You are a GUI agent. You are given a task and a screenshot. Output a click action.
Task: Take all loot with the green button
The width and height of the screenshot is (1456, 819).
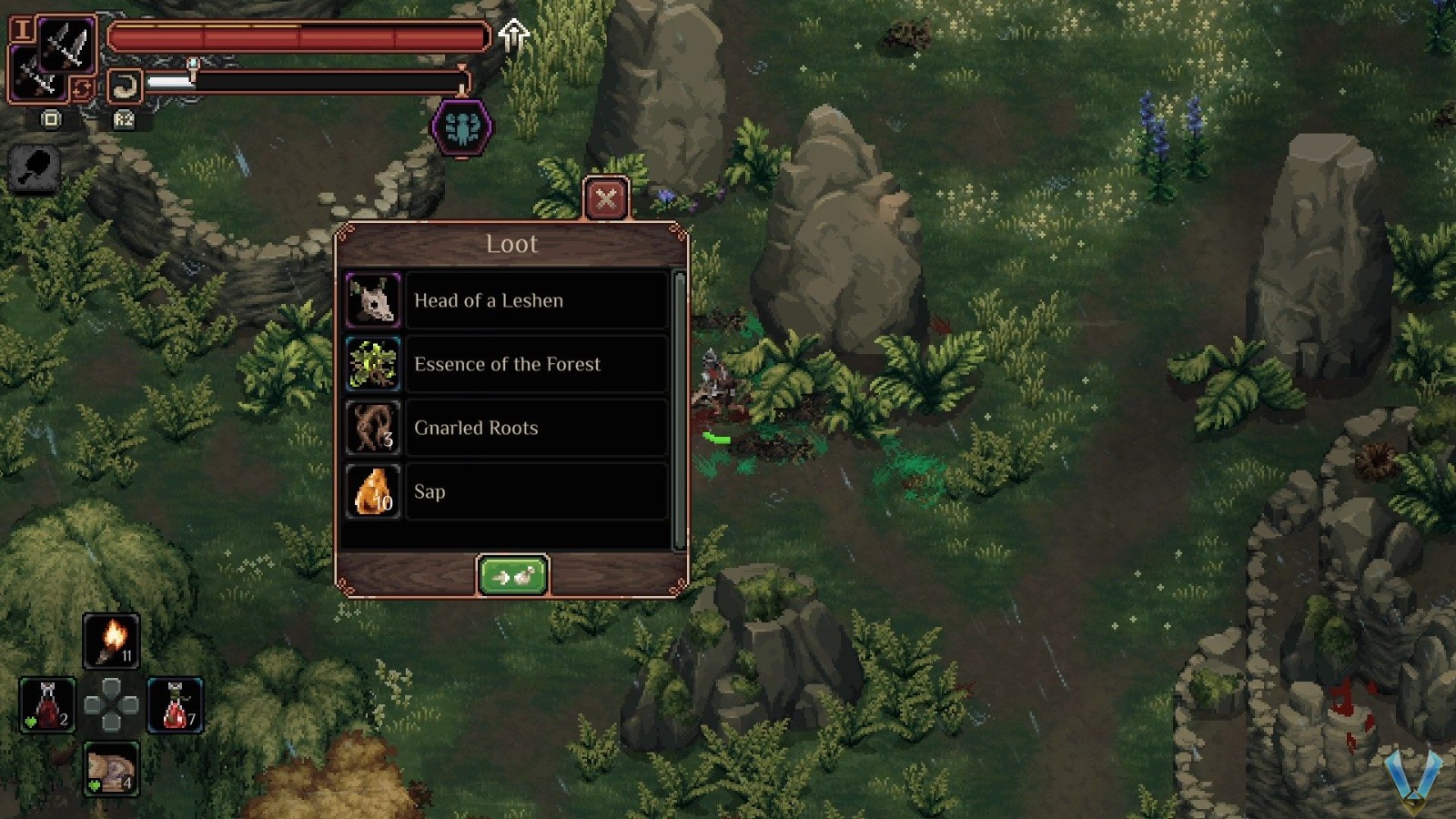[512, 576]
